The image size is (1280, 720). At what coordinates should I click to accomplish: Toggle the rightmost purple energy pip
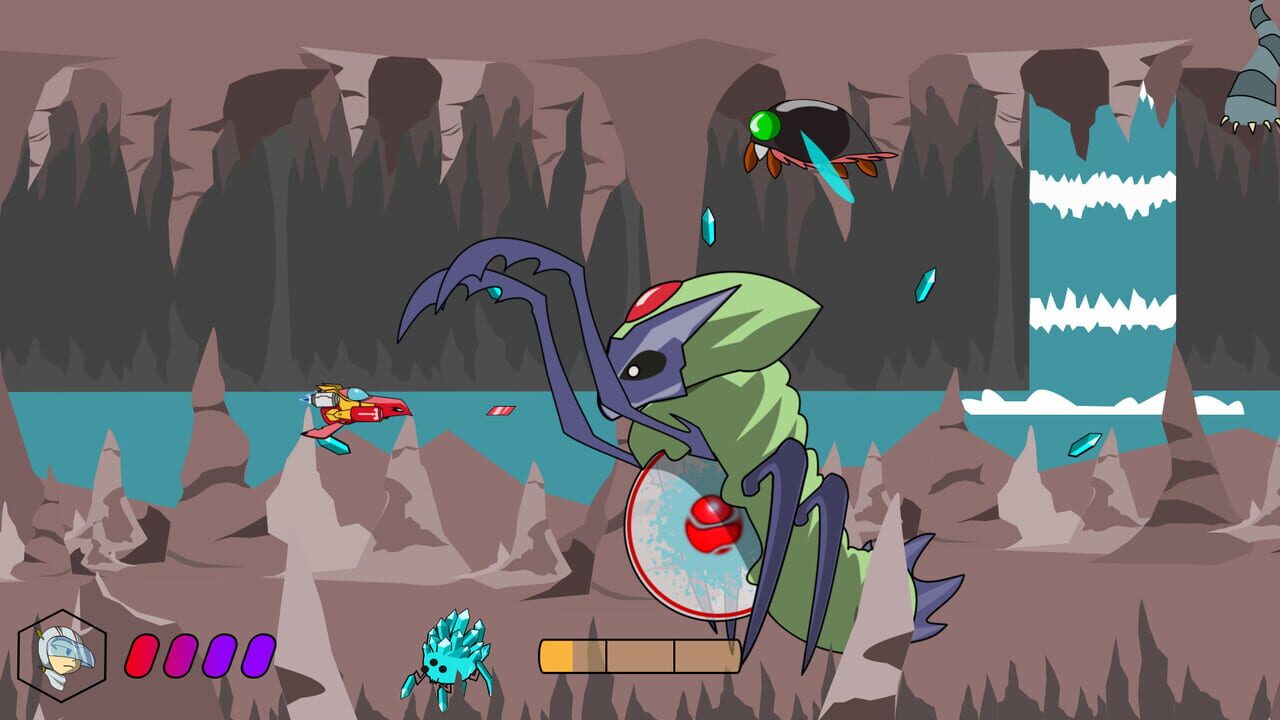257,655
